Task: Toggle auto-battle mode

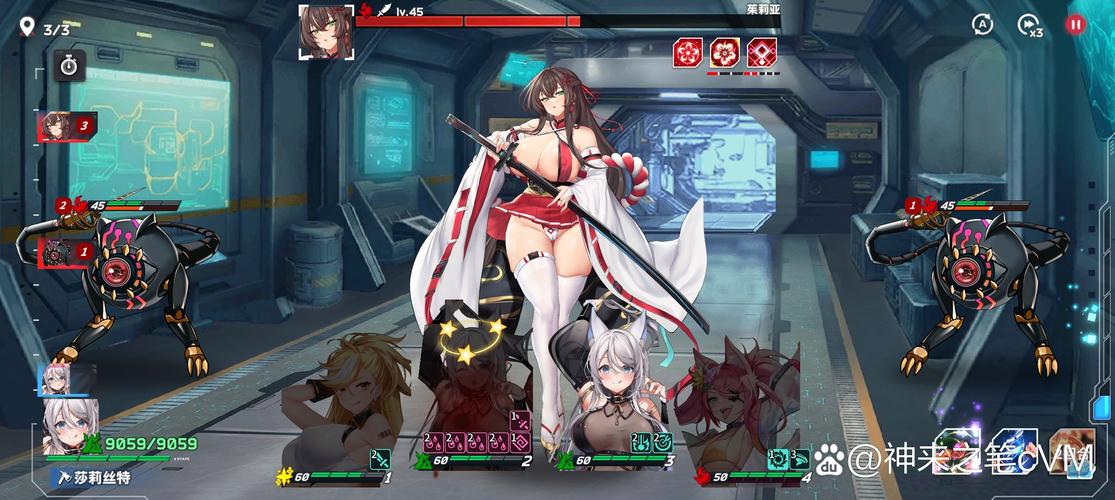Action: 983,25
